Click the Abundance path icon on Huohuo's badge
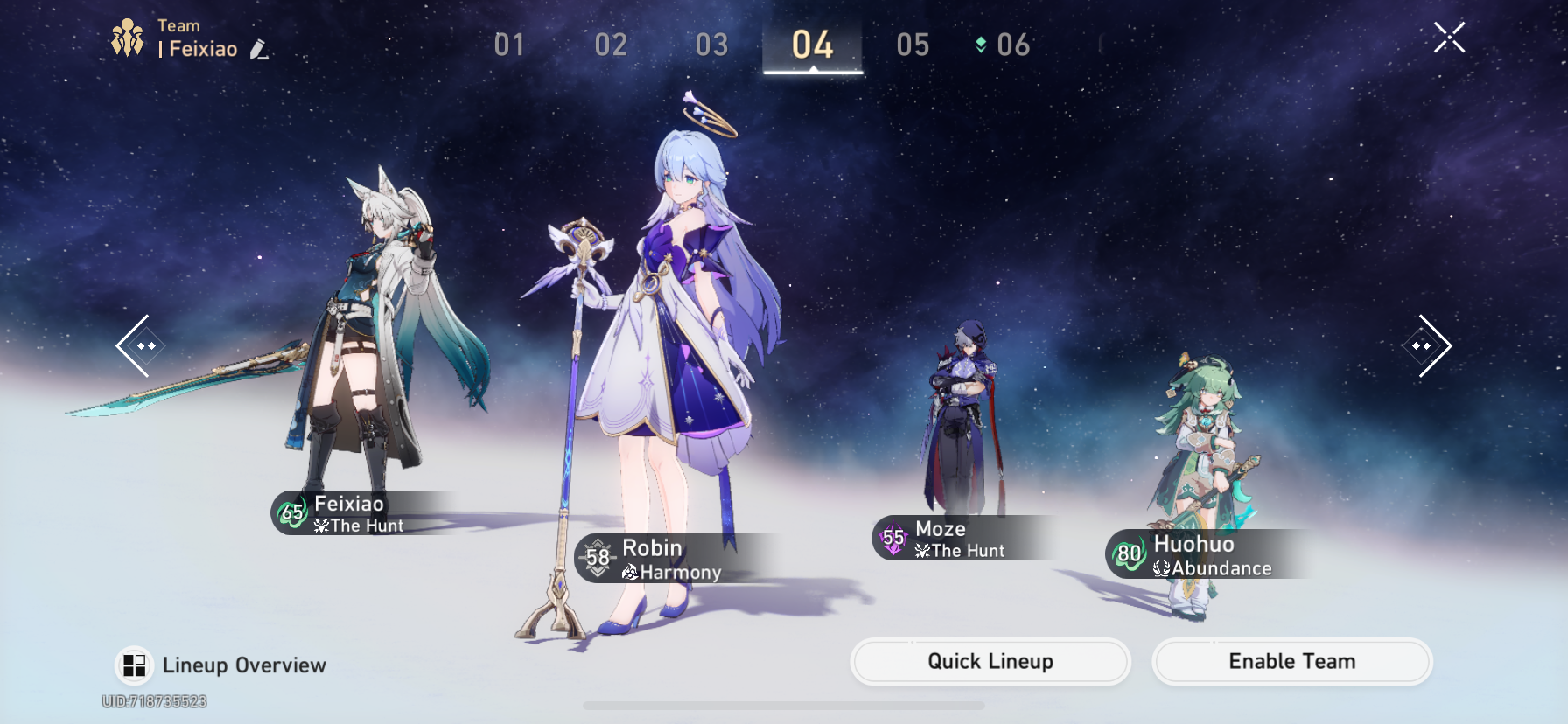The height and width of the screenshot is (724, 1568). 1159,567
